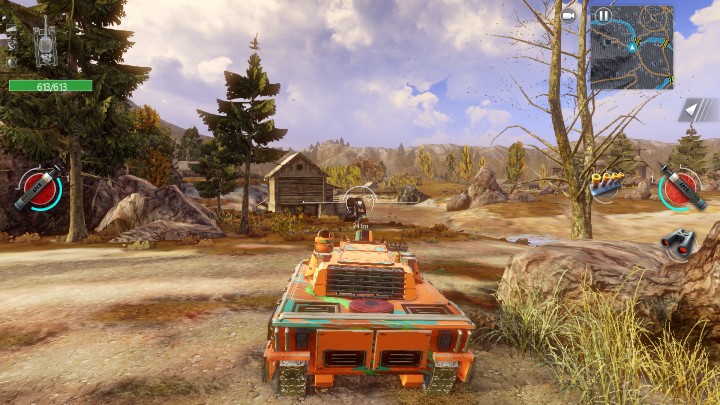Screen dimensions: 720x405
Task: Fire the shell with the left red button
Action: [38, 188]
